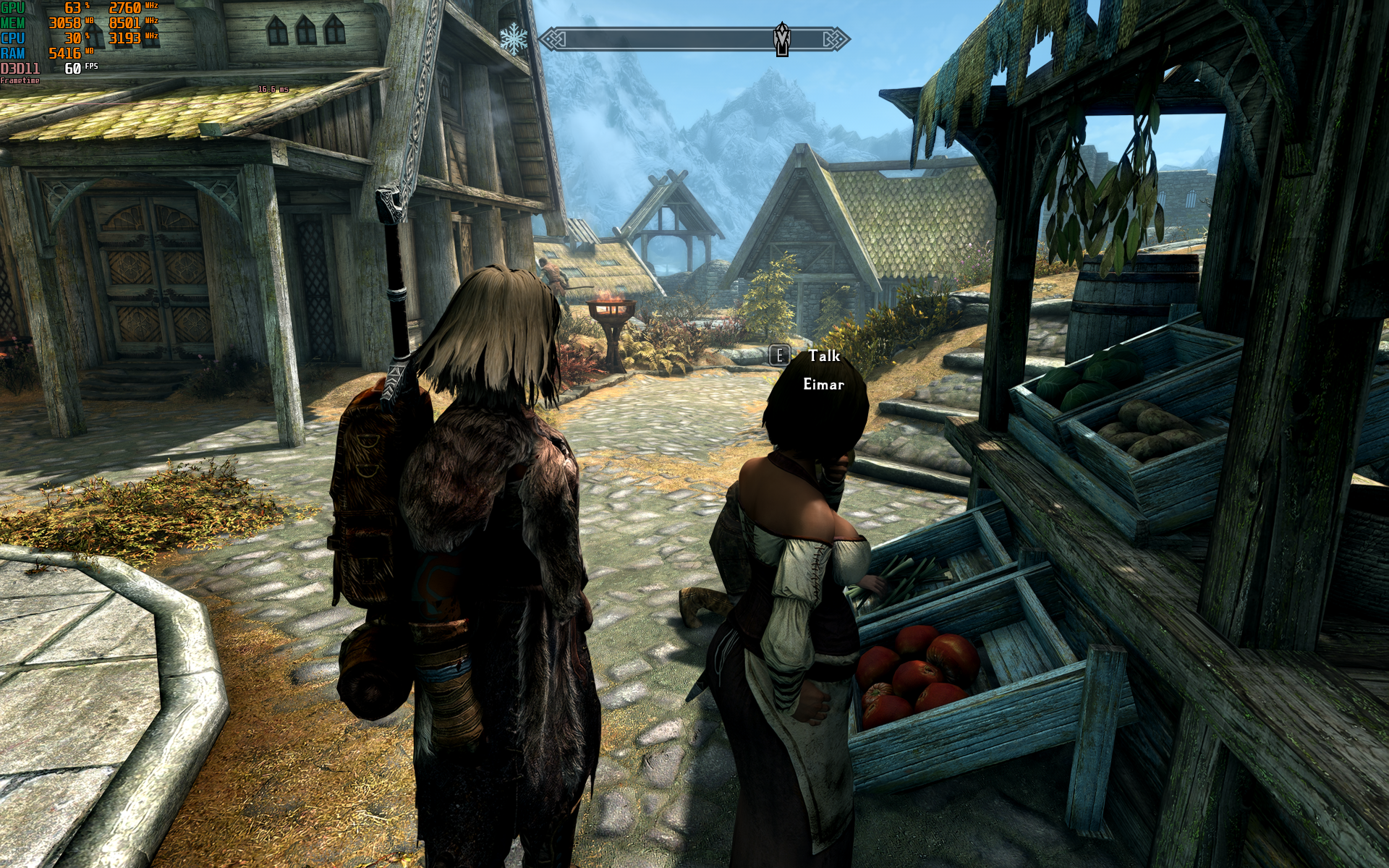The height and width of the screenshot is (868, 1389).
Task: Click the quest marker on the compass
Action: (782, 39)
